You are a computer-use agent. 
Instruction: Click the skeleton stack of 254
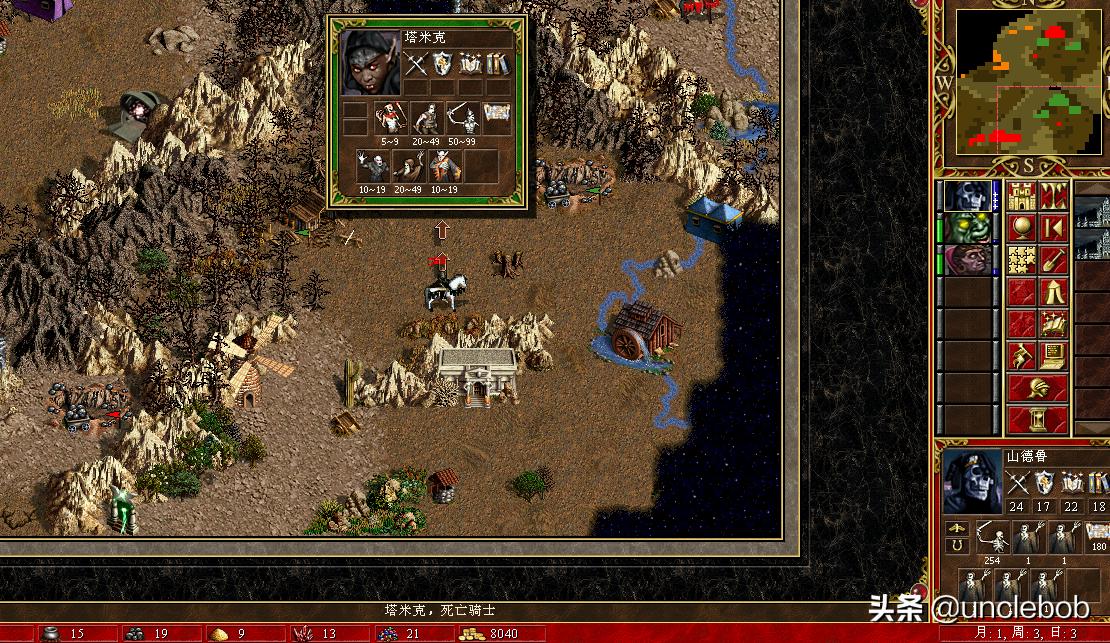[993, 538]
